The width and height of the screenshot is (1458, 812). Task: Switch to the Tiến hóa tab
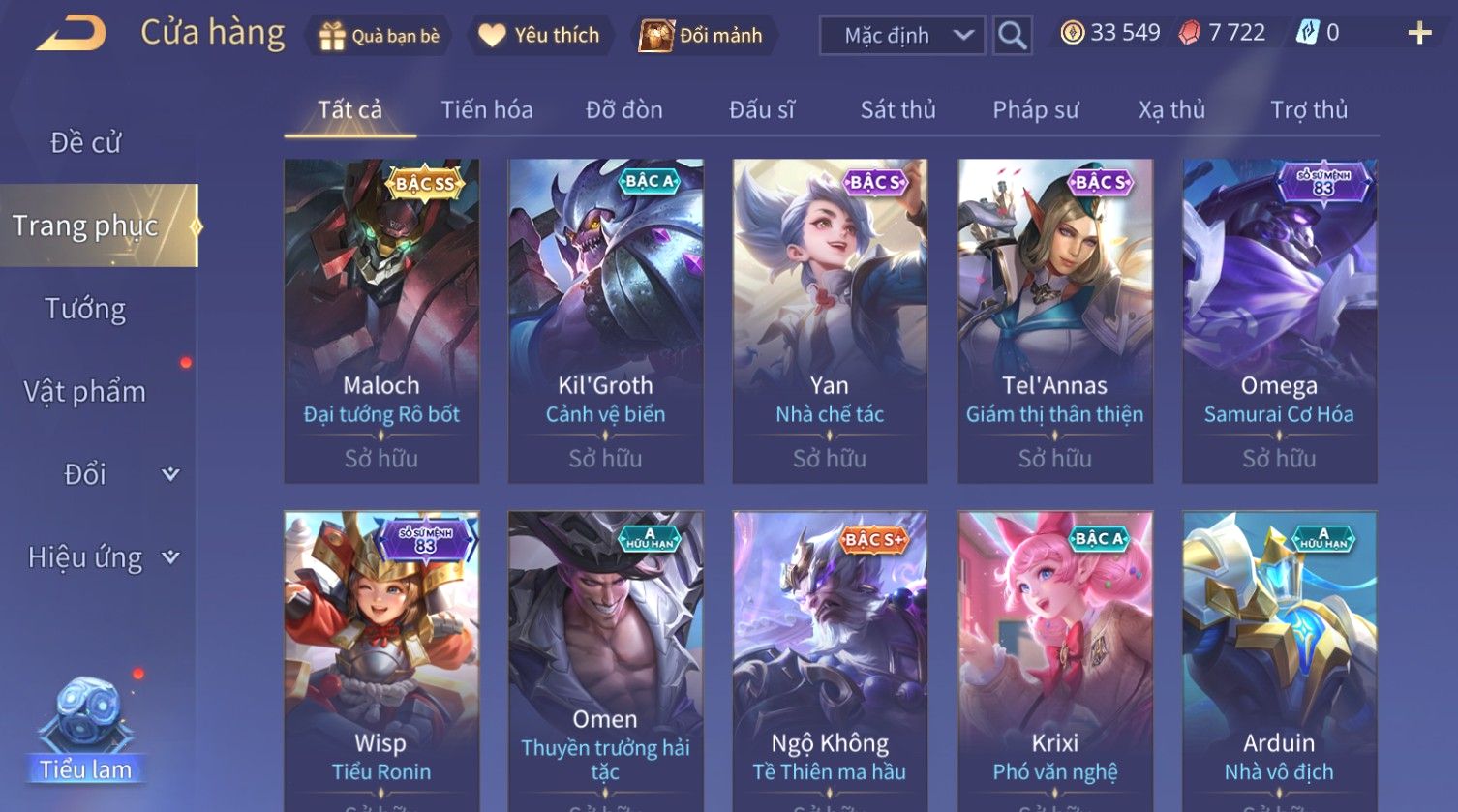[x=487, y=110]
